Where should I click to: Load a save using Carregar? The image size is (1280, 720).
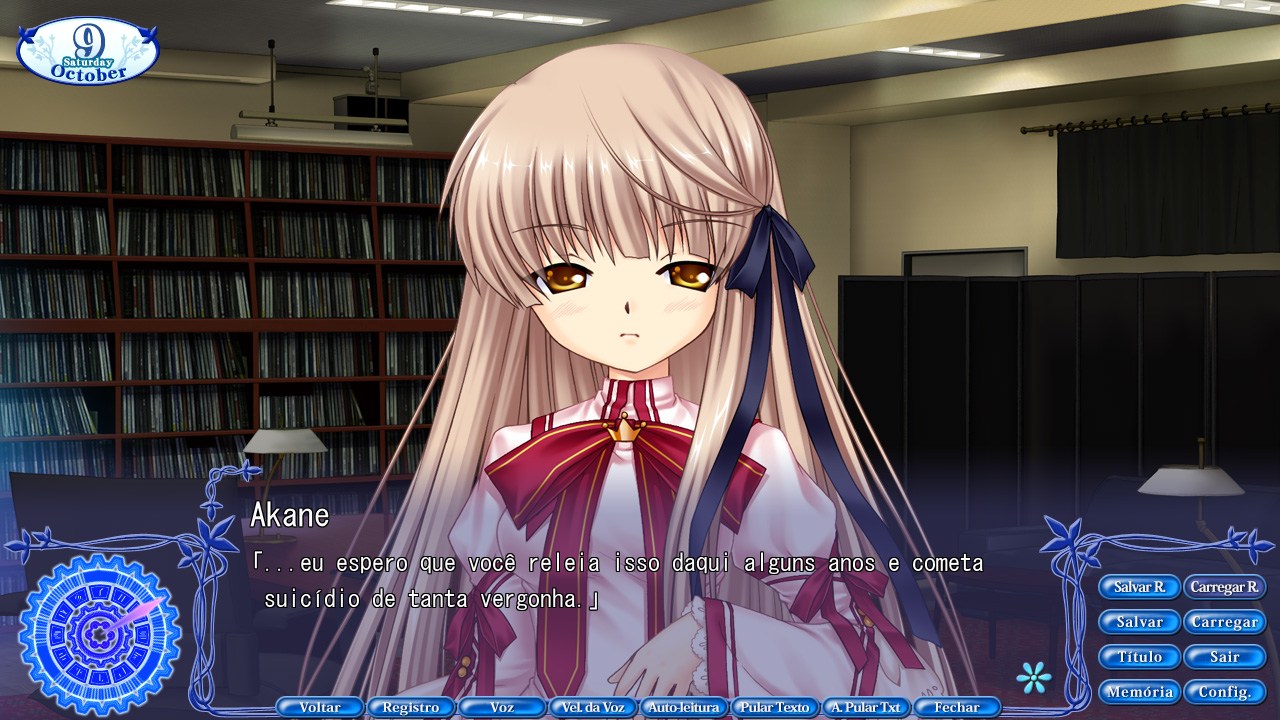pos(1224,622)
